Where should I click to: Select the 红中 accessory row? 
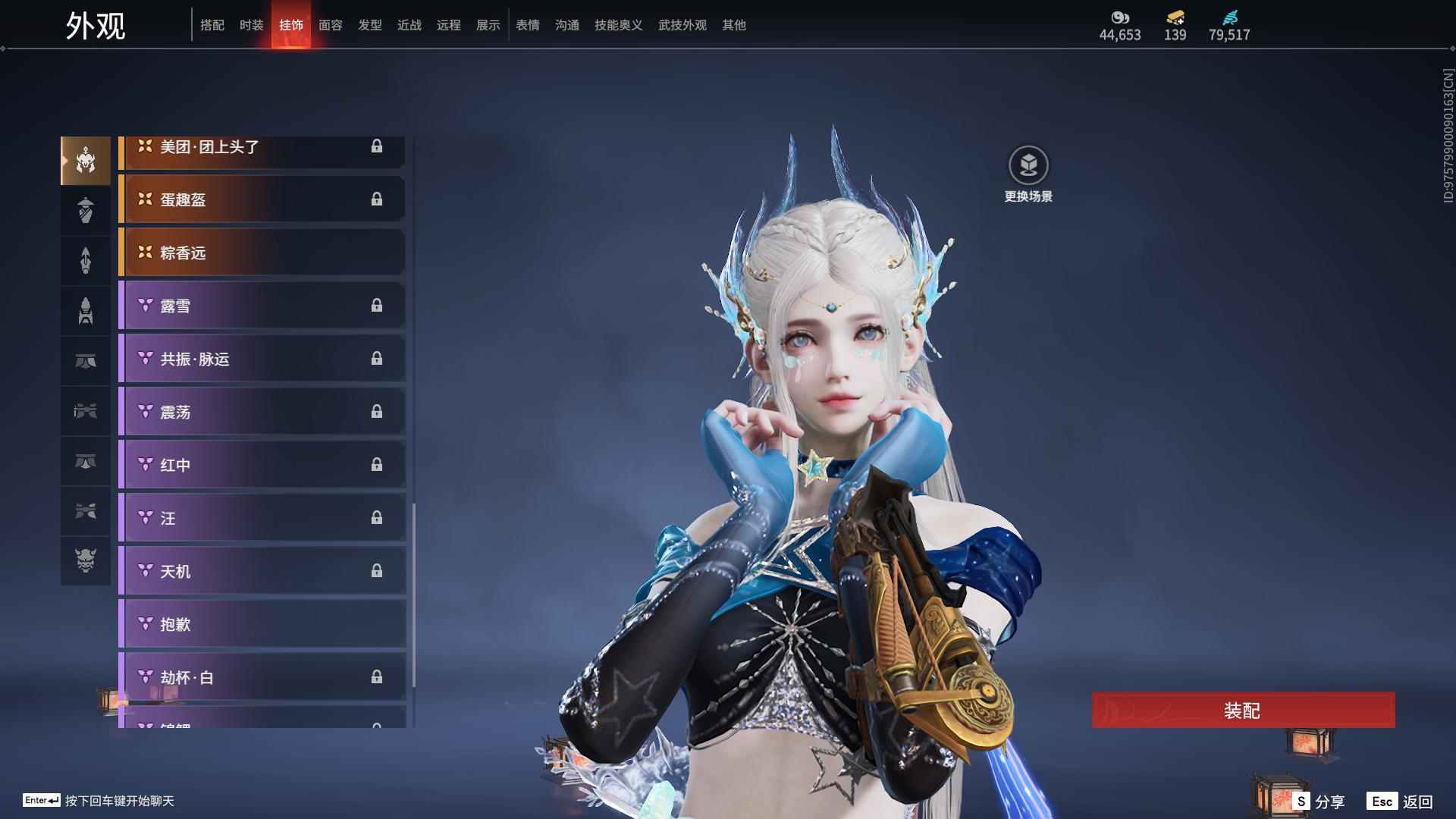click(x=262, y=465)
